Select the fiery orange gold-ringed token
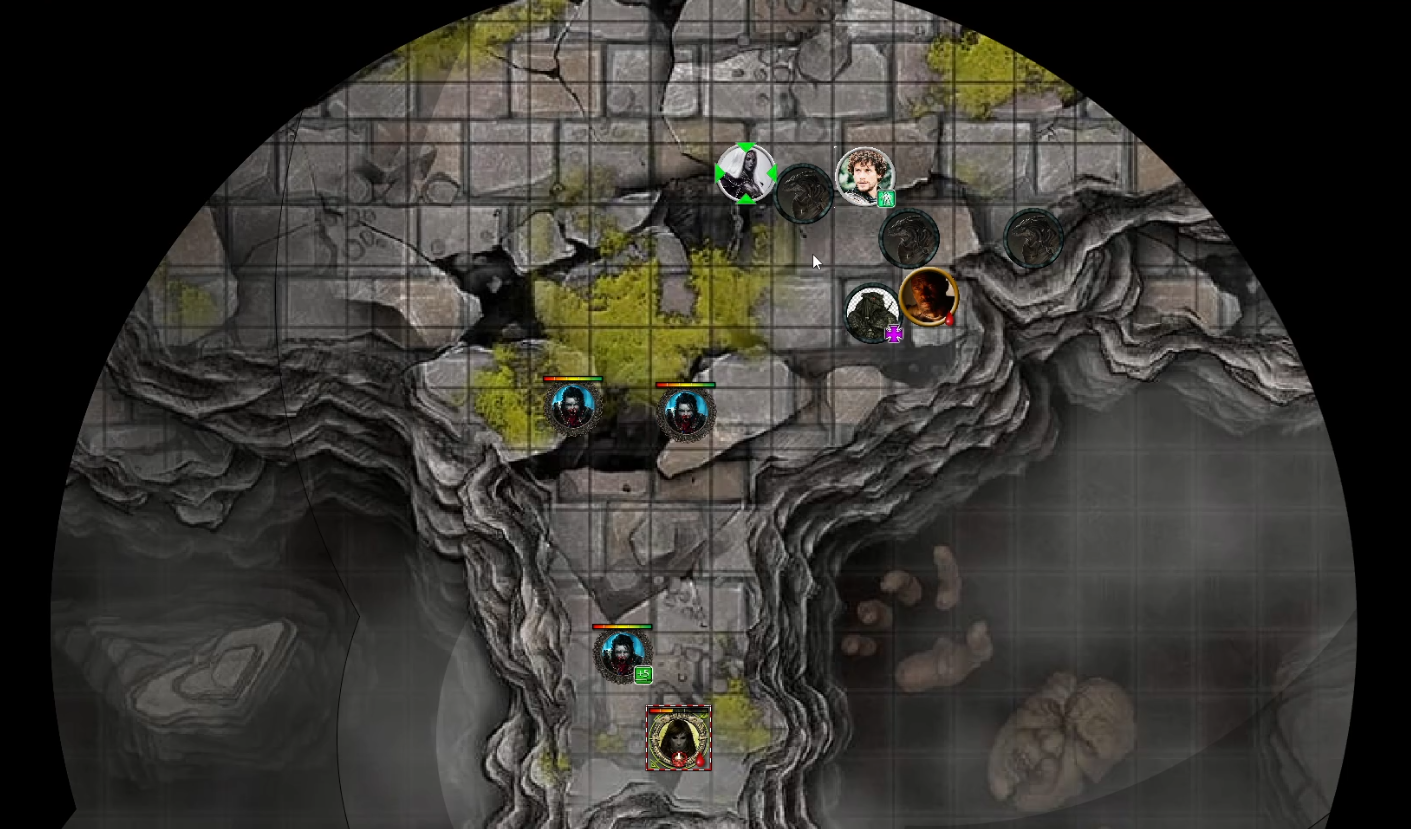Image resolution: width=1411 pixels, height=829 pixels. click(928, 295)
